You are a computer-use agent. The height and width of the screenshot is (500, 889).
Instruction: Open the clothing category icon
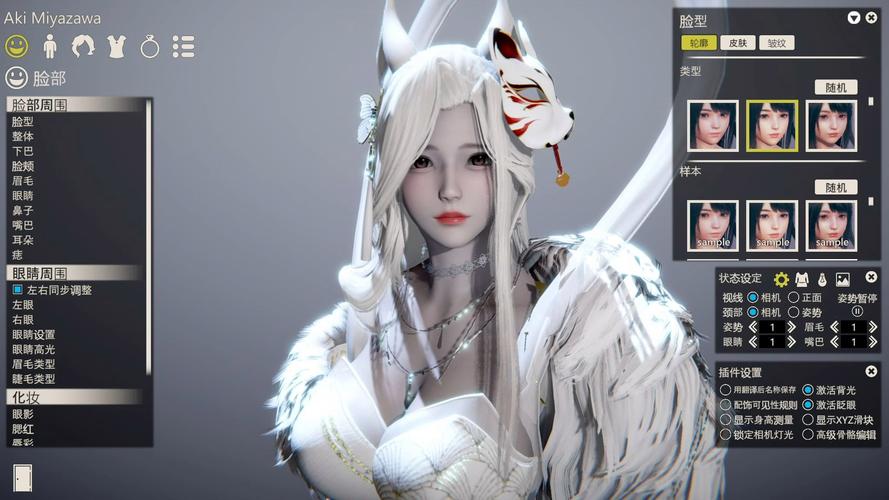pos(115,46)
